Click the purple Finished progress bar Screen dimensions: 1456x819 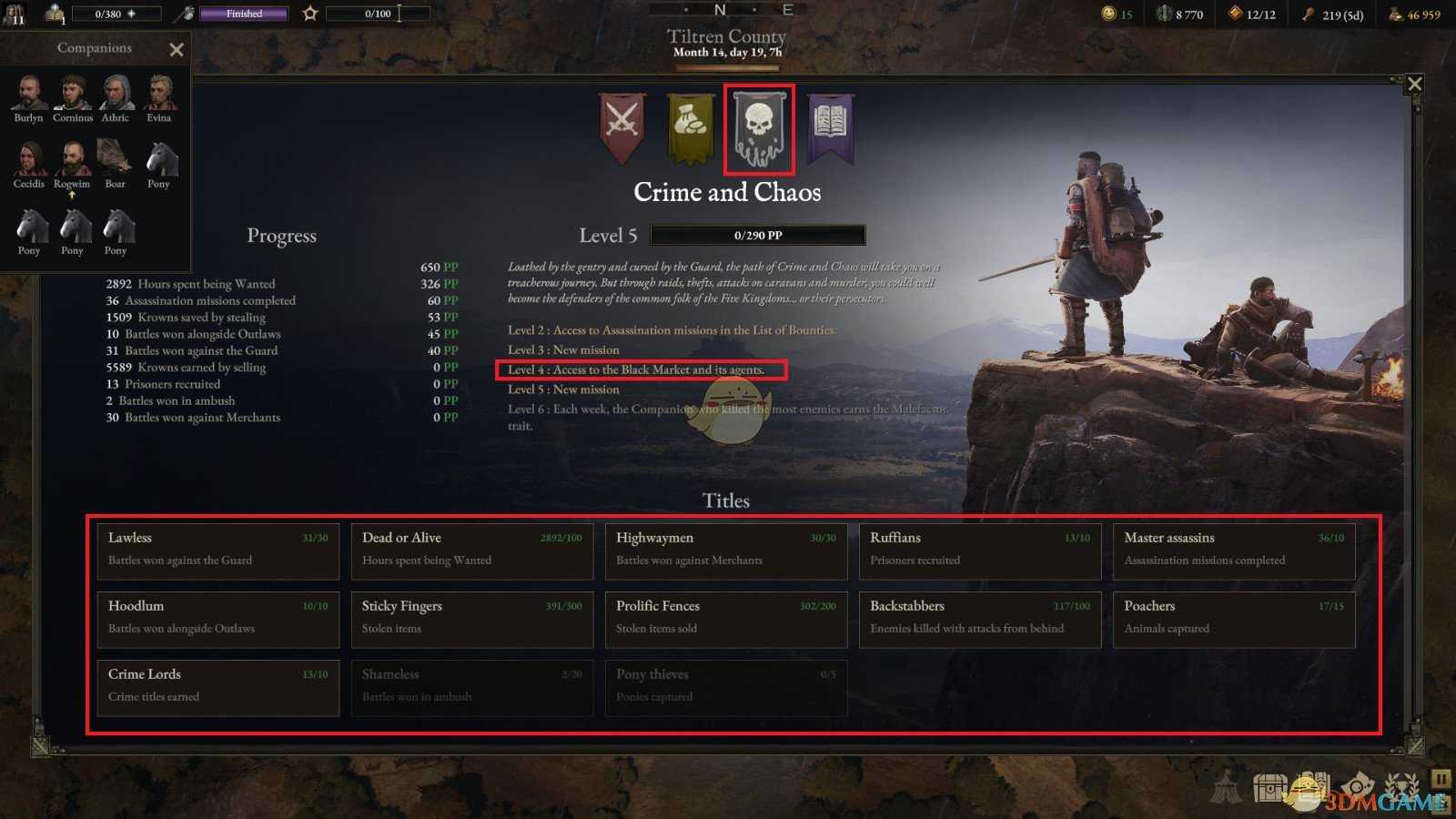click(243, 14)
